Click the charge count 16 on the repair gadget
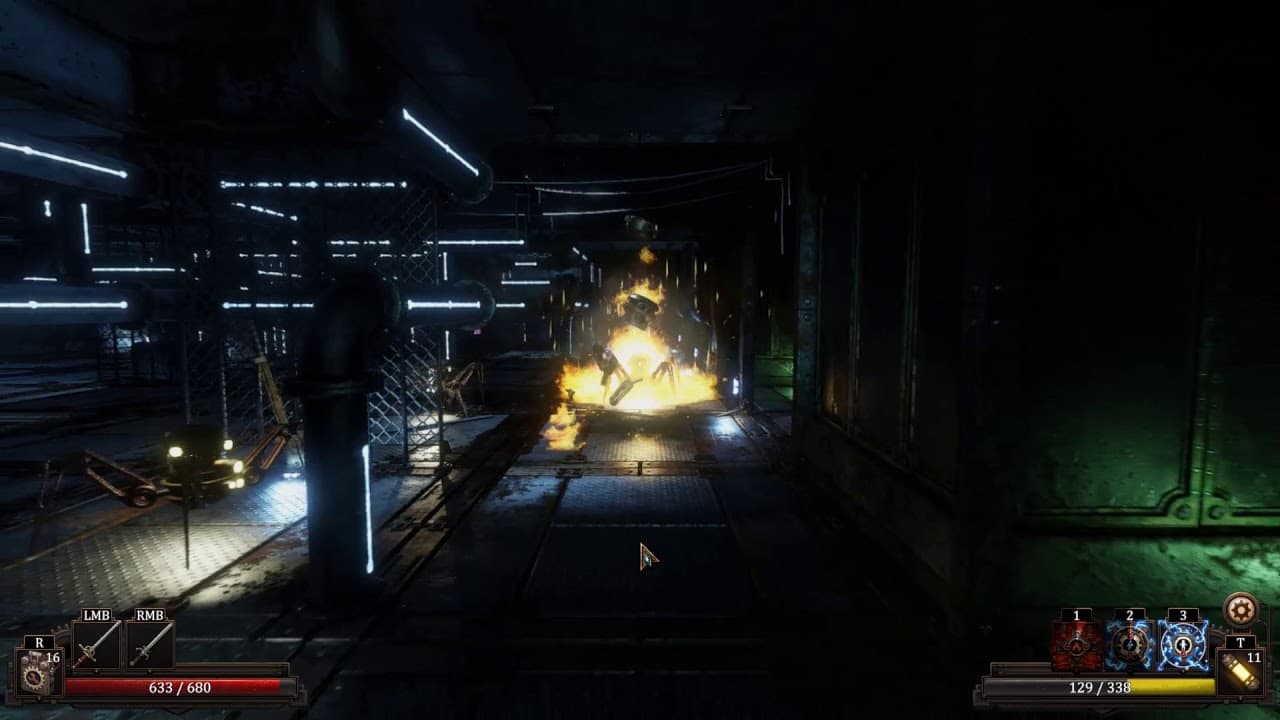This screenshot has height=720, width=1280. tap(52, 658)
